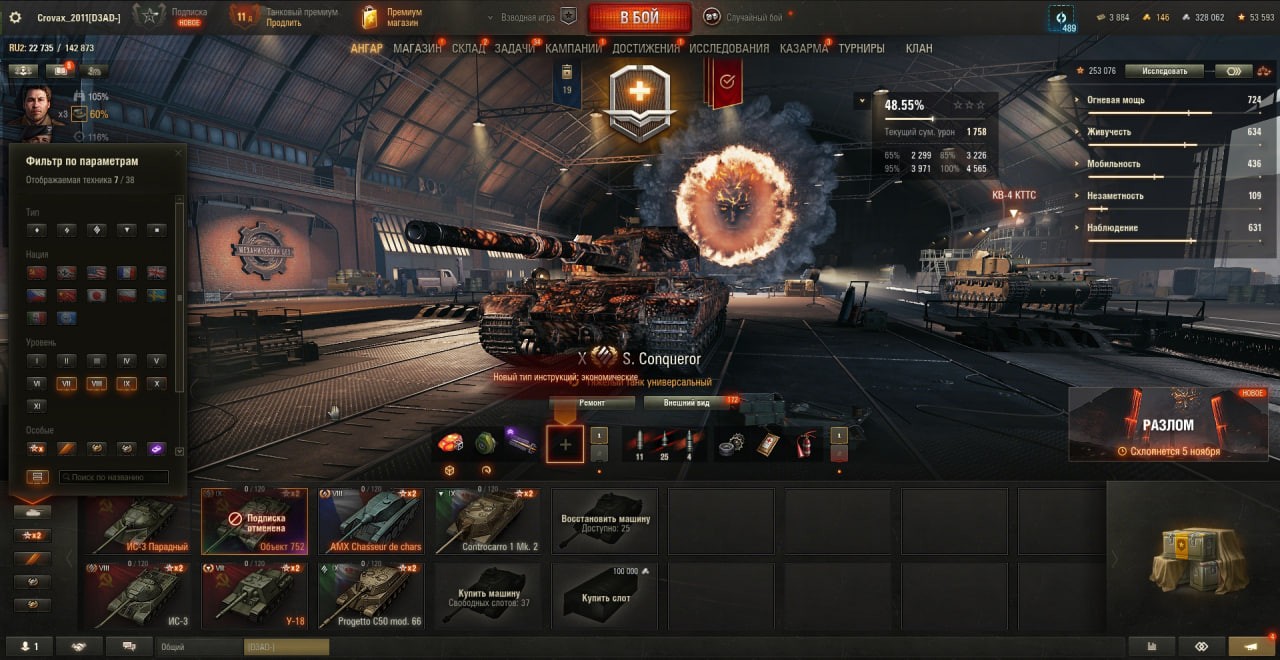Click the Купить слот tile
Screen dimensions: 1280x660
tap(605, 596)
